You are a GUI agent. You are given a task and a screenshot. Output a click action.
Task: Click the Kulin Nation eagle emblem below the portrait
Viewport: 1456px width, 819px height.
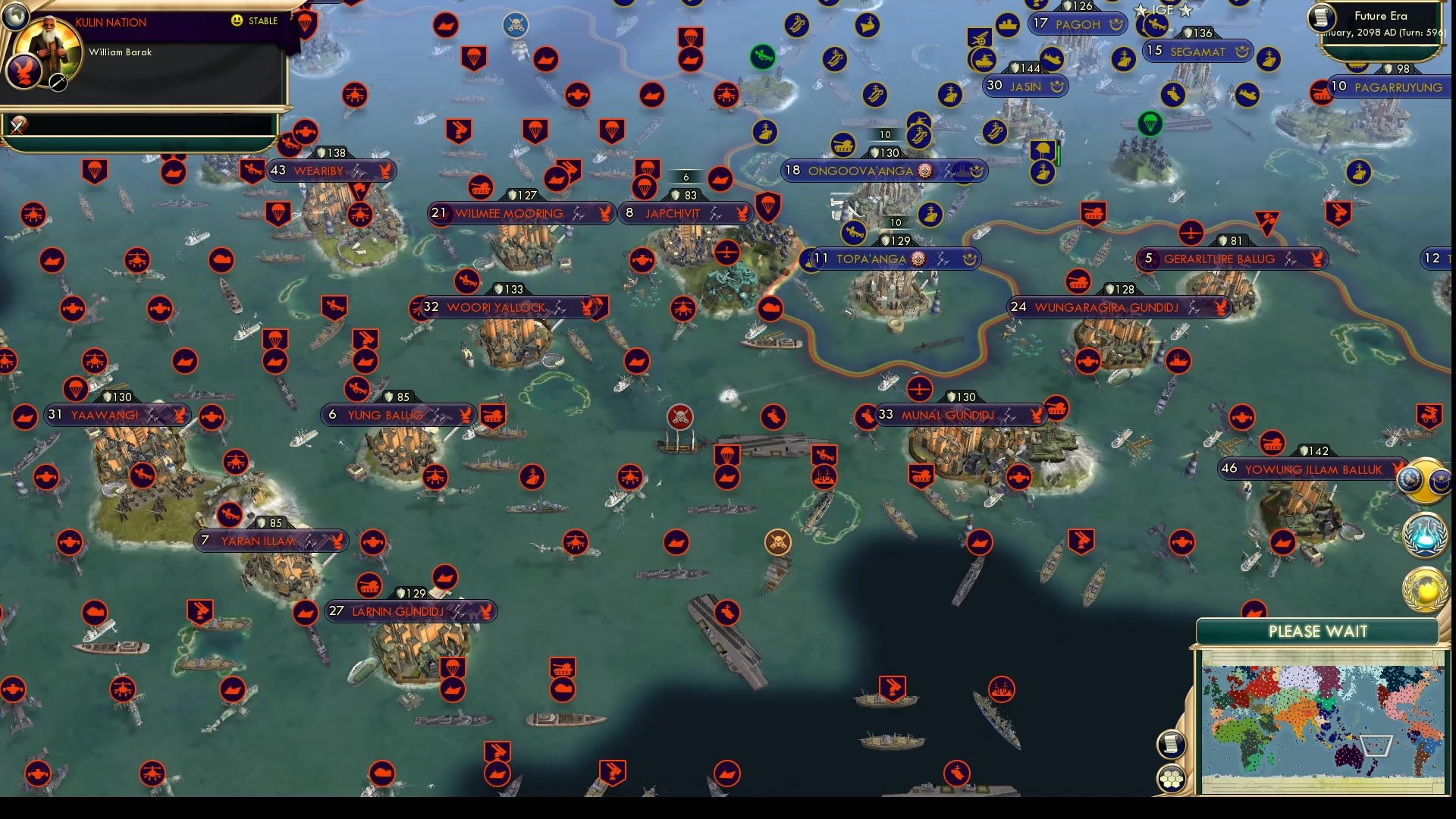(x=24, y=71)
